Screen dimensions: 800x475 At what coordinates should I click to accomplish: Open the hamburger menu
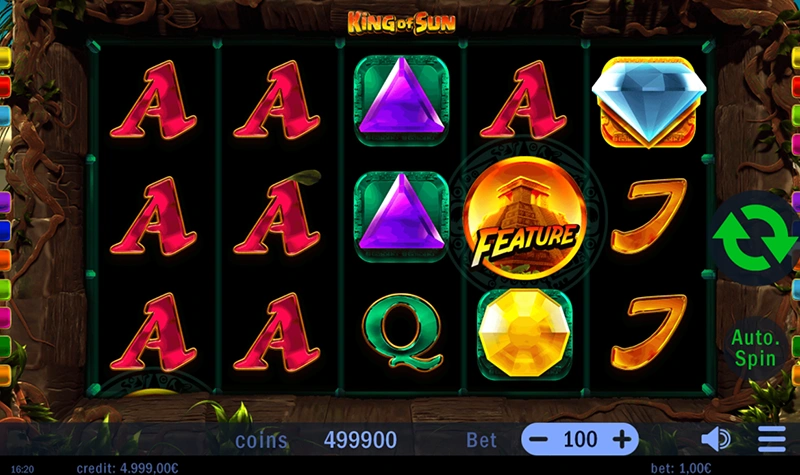pos(772,439)
